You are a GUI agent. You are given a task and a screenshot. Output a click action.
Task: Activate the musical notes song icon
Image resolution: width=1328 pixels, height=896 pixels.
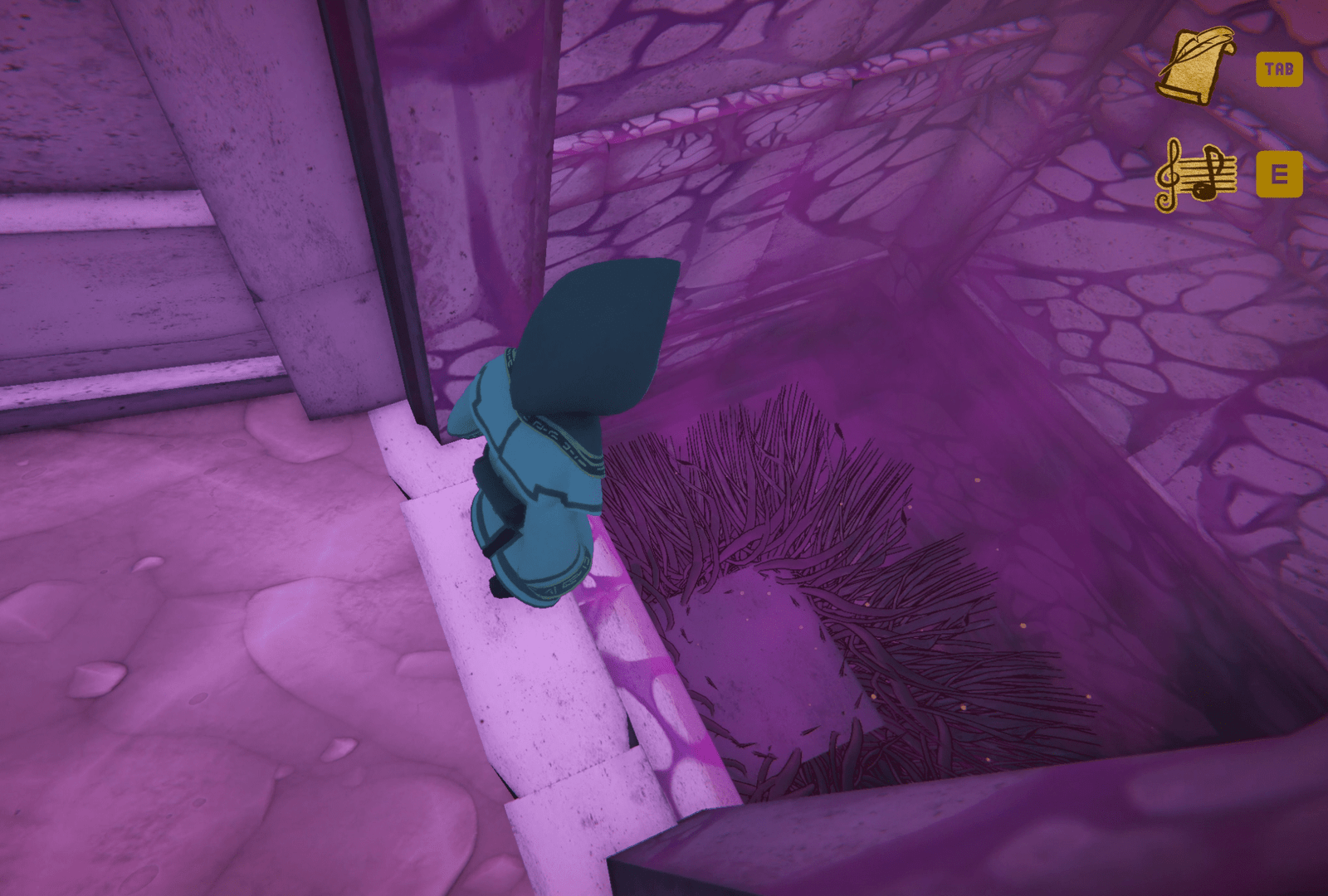1195,174
